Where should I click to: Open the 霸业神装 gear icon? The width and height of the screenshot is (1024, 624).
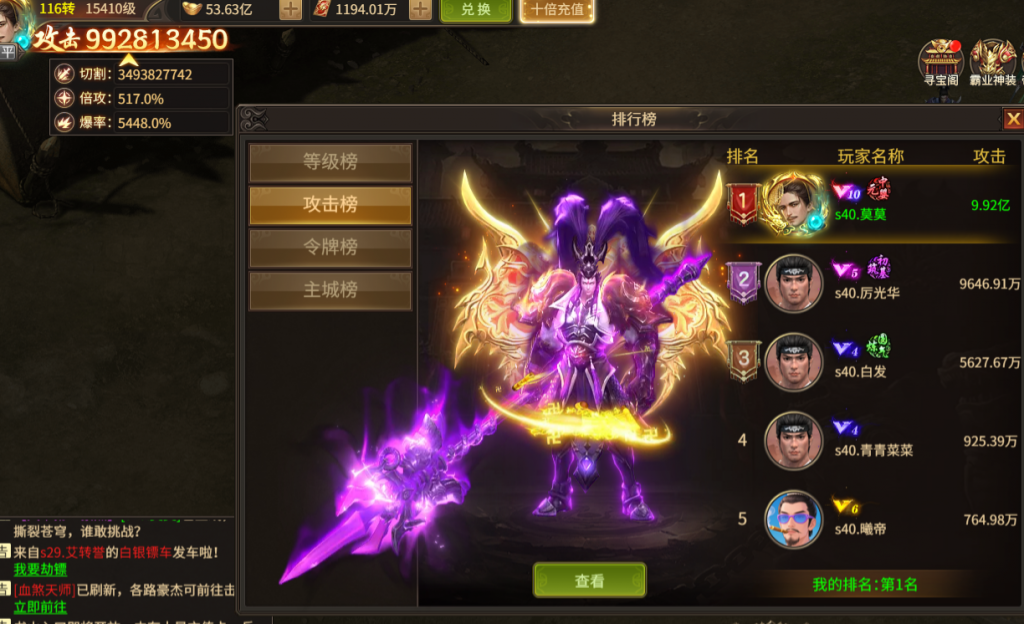point(992,63)
